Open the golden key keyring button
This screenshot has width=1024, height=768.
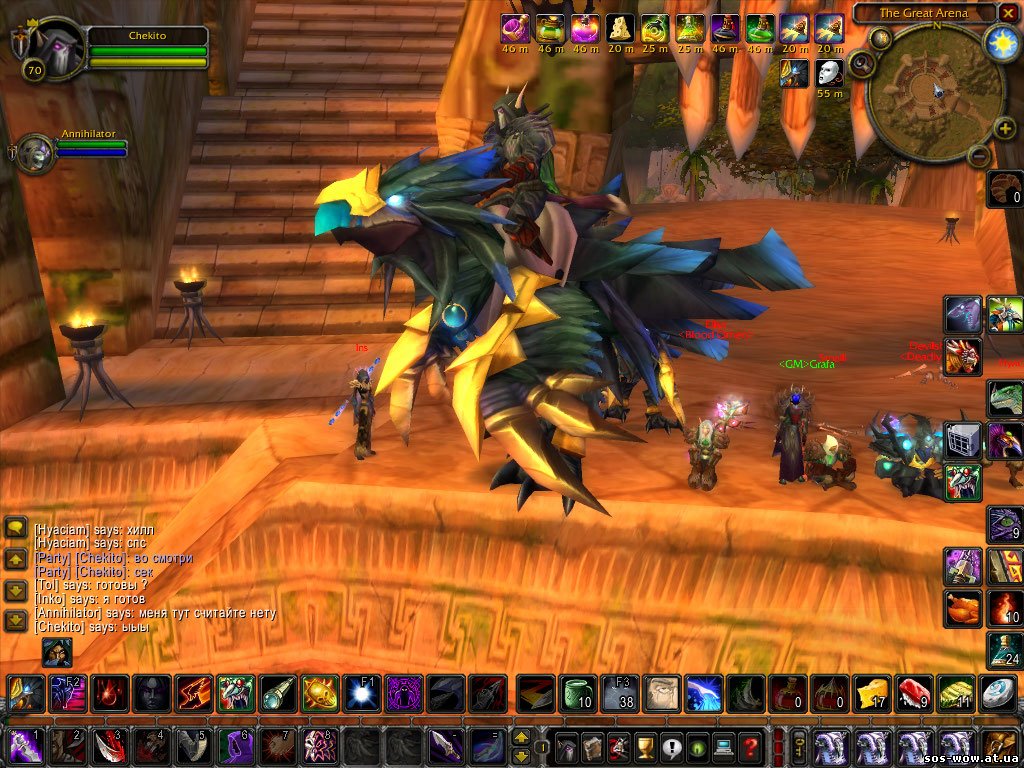click(801, 747)
